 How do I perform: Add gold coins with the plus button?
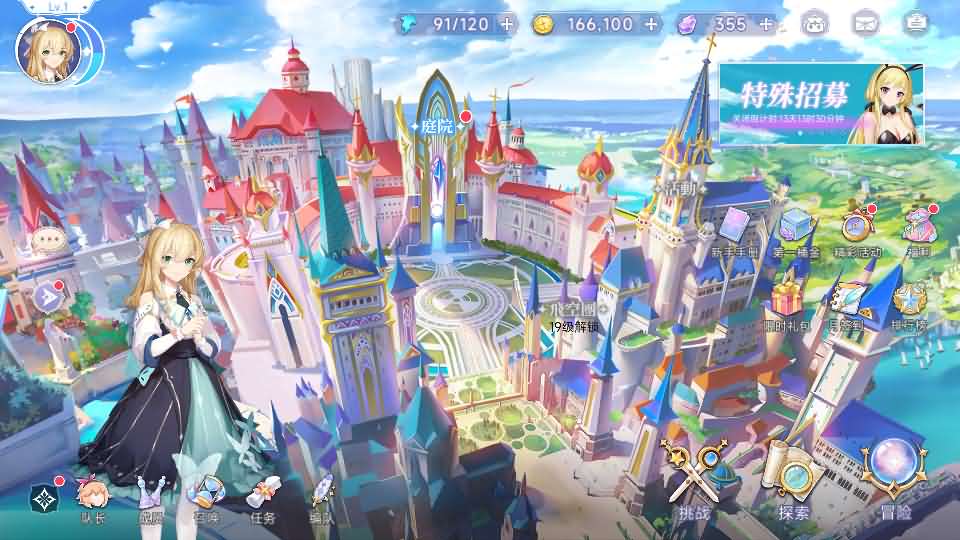click(x=652, y=24)
